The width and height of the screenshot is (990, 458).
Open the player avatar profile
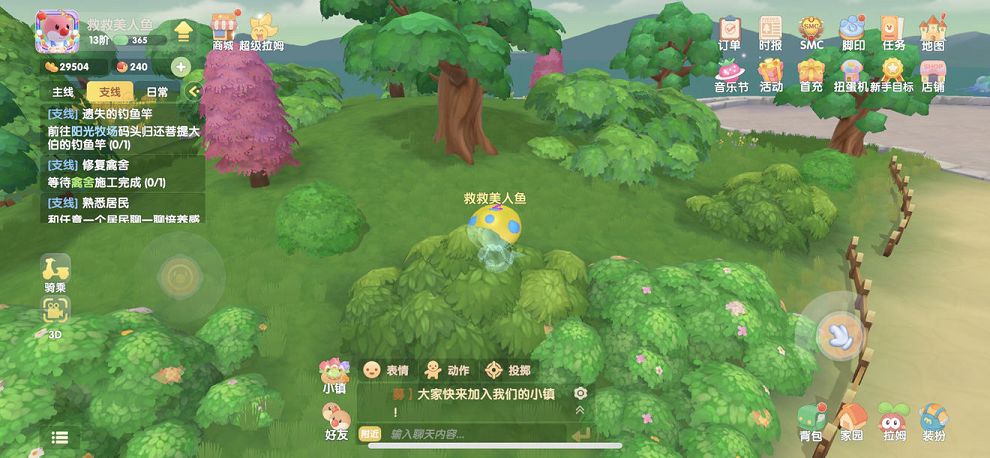click(x=57, y=31)
